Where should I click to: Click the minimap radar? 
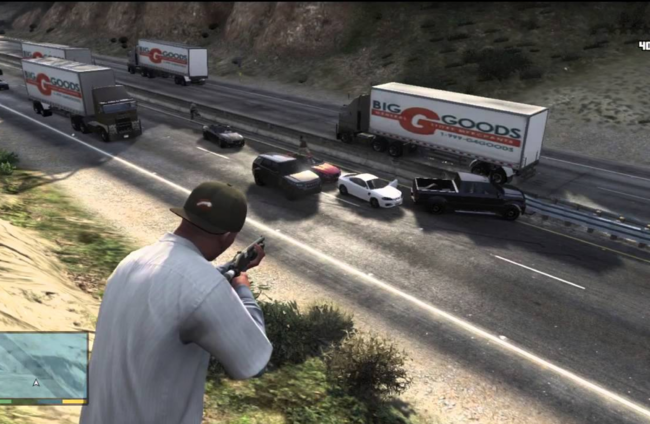click(x=43, y=366)
